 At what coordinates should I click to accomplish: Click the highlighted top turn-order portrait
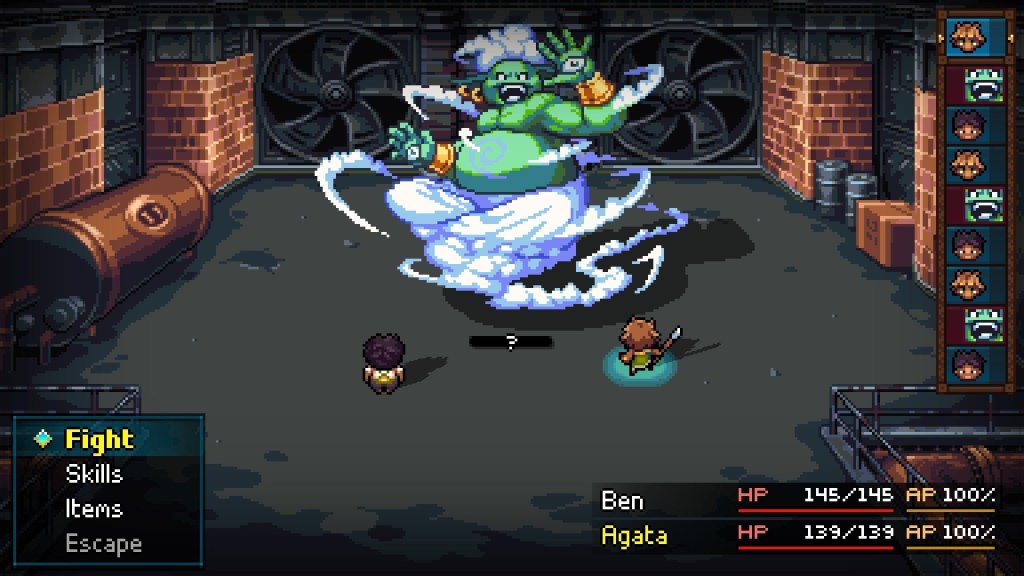(x=967, y=34)
